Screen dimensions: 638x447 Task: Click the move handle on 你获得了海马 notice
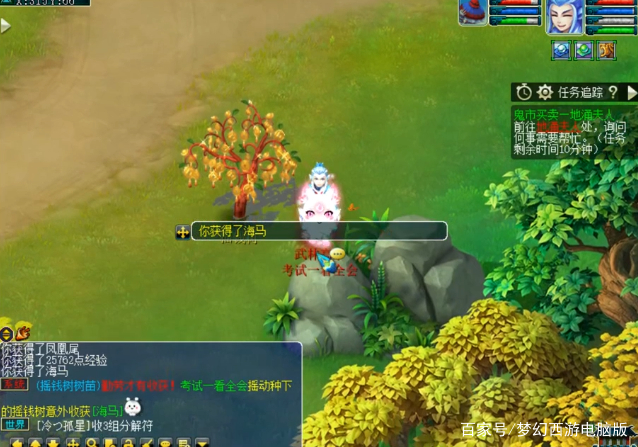point(183,232)
